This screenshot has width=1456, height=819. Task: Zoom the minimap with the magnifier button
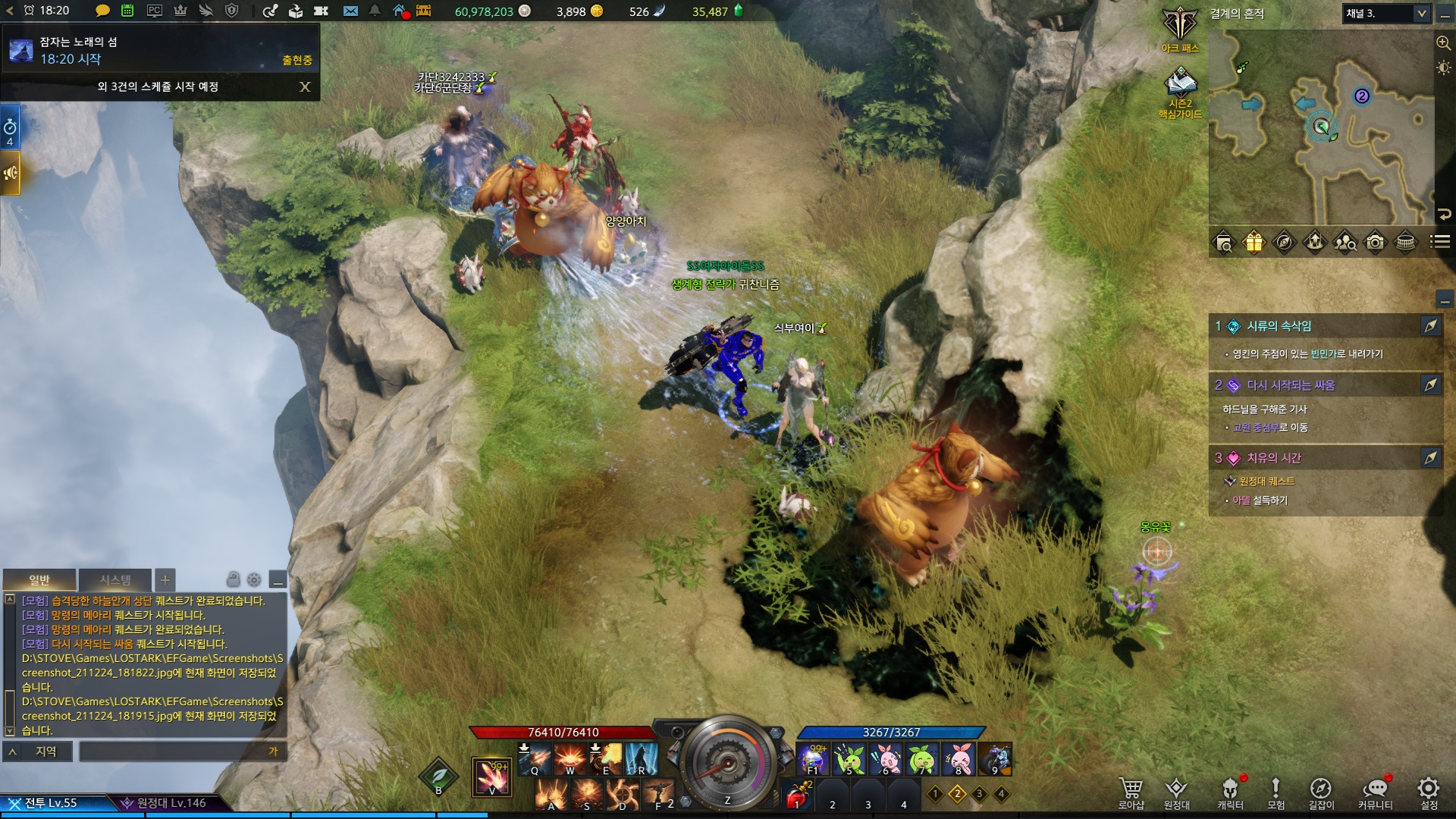(1443, 43)
